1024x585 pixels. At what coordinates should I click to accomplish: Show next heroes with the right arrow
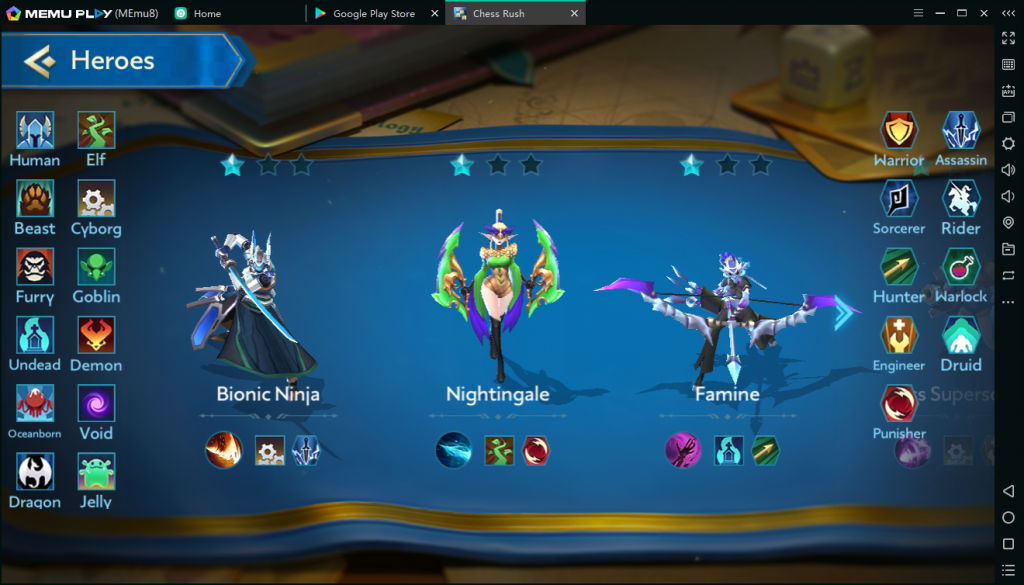844,313
